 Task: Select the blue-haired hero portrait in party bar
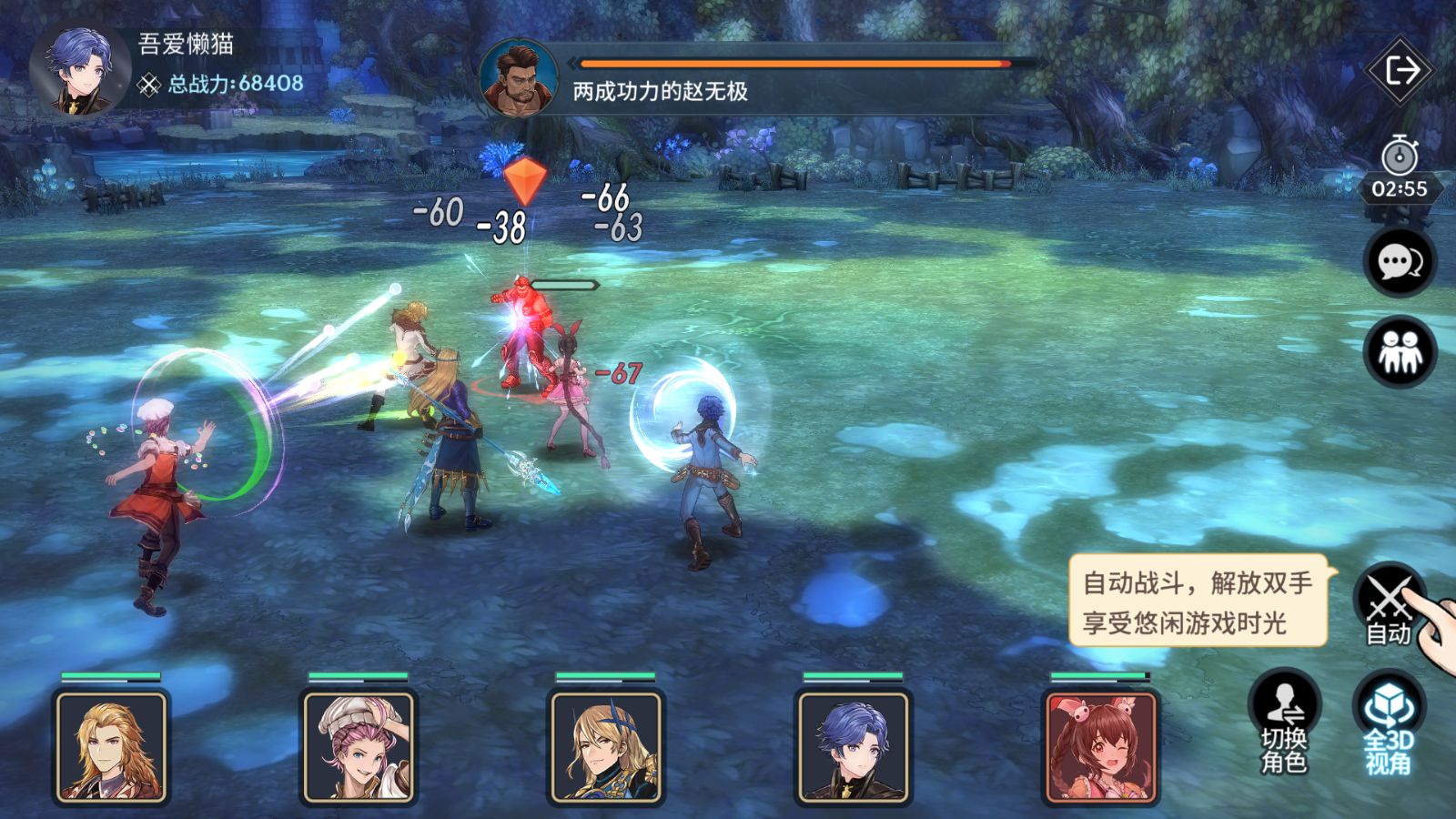tap(854, 747)
